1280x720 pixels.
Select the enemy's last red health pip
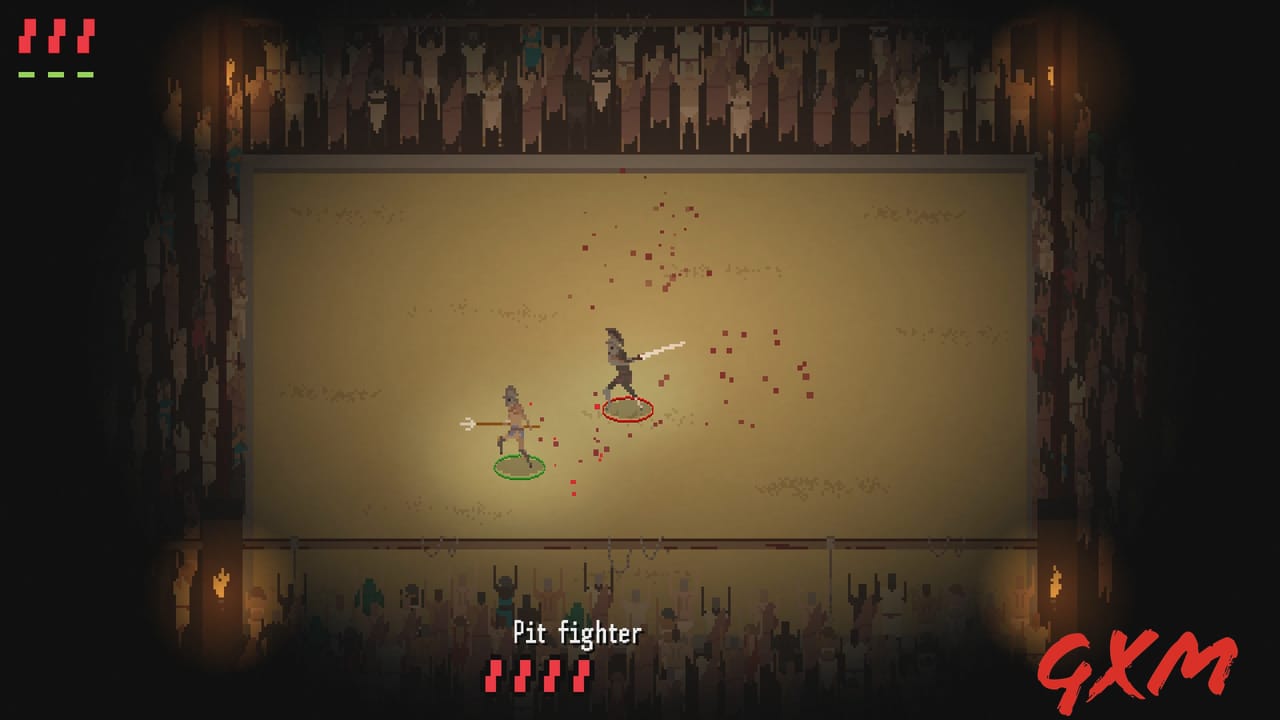click(581, 675)
